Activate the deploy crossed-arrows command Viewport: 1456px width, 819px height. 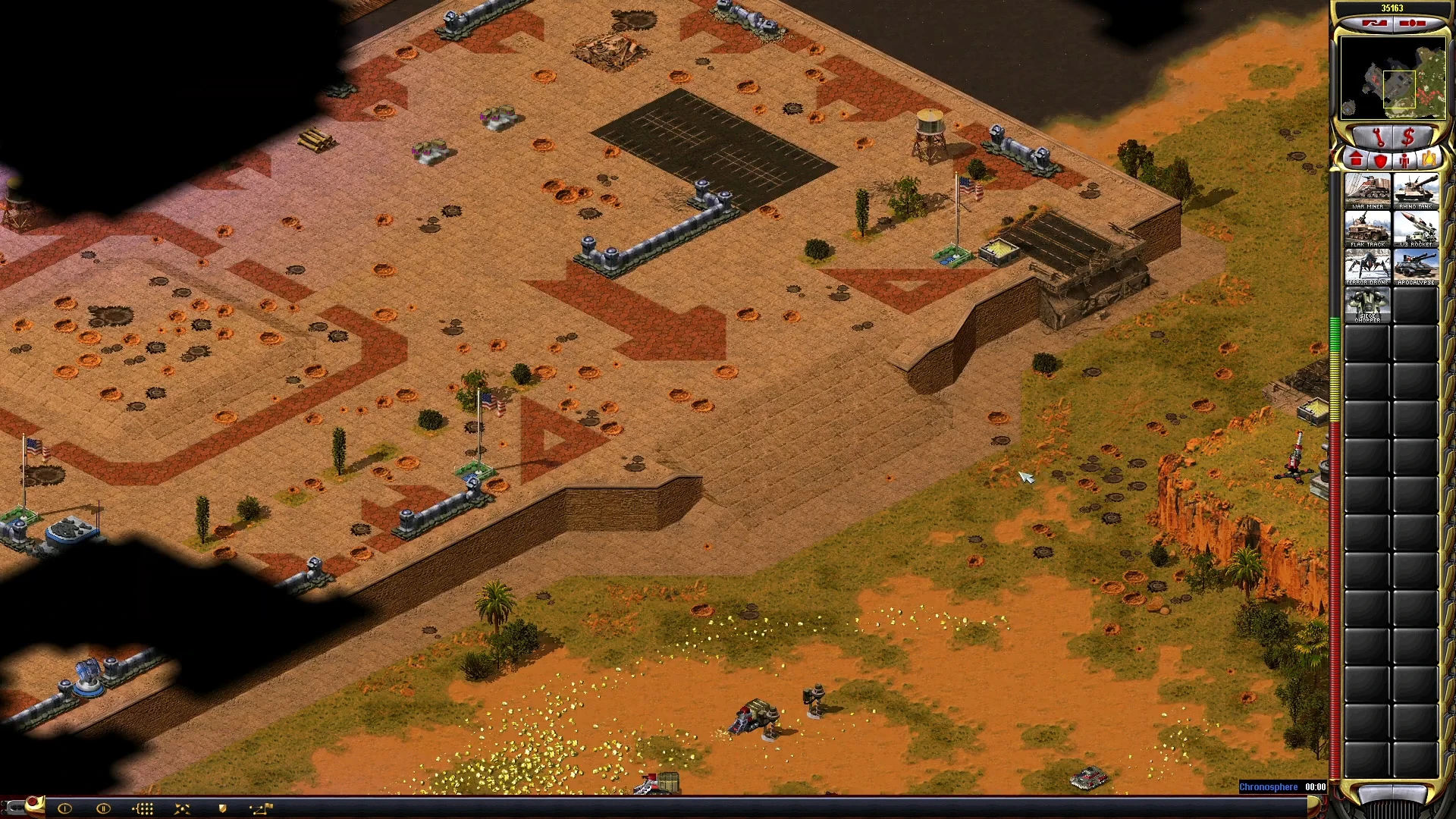click(182, 808)
